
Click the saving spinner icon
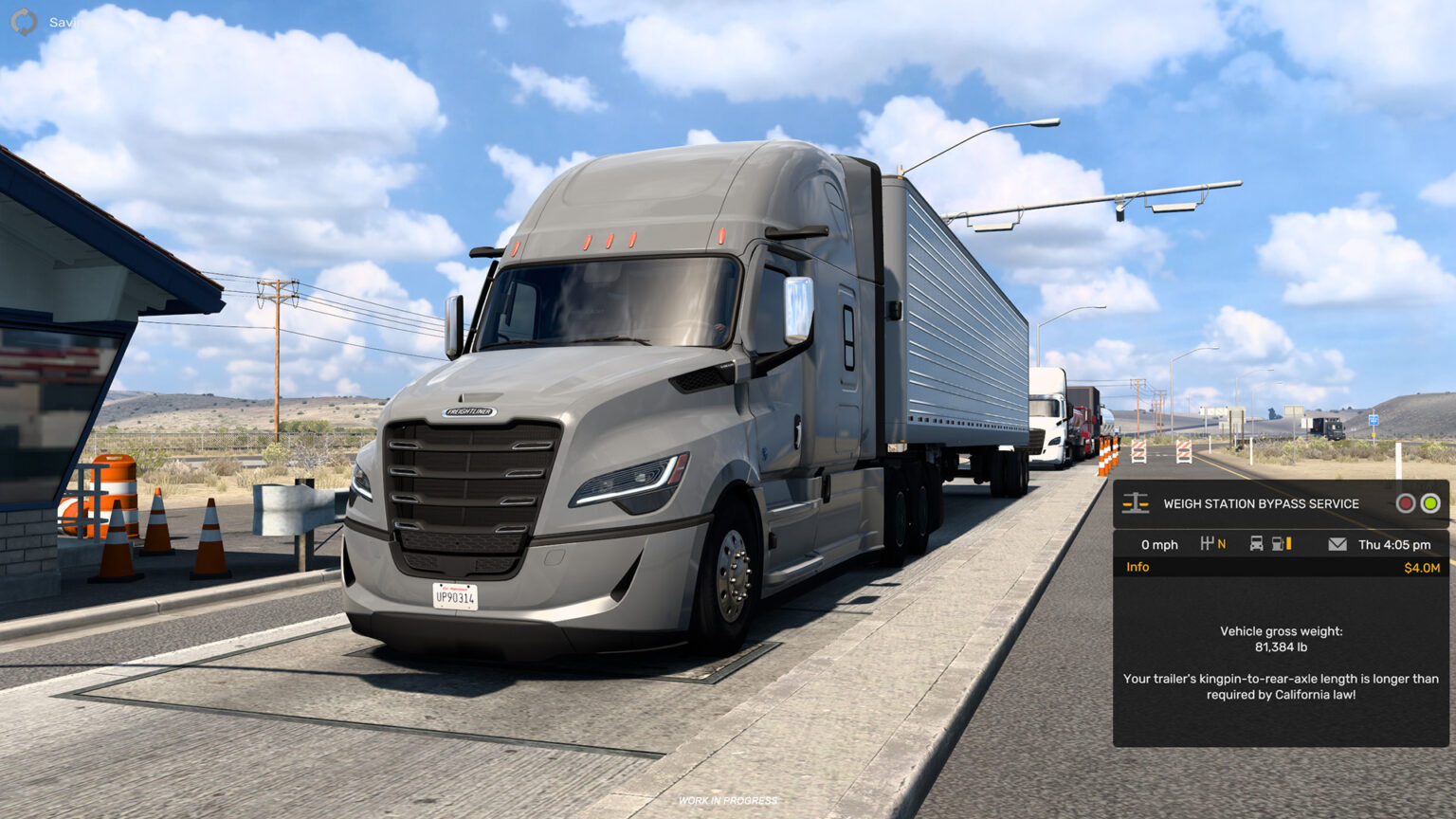pyautogui.click(x=23, y=21)
